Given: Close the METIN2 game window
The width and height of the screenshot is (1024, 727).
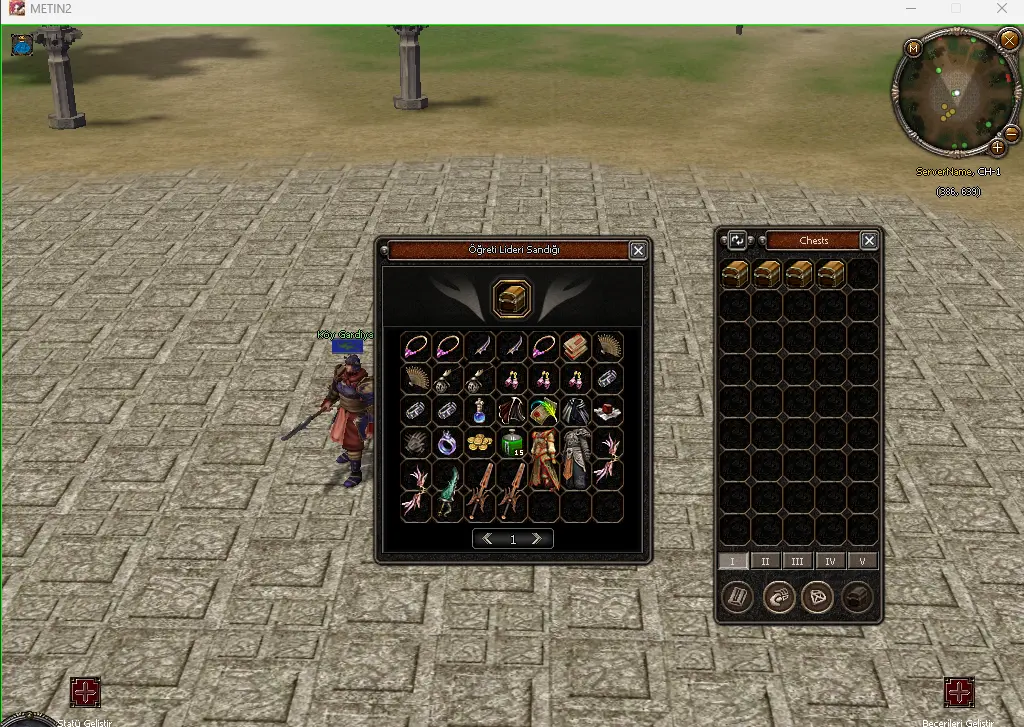Looking at the screenshot, I should click(x=1003, y=9).
